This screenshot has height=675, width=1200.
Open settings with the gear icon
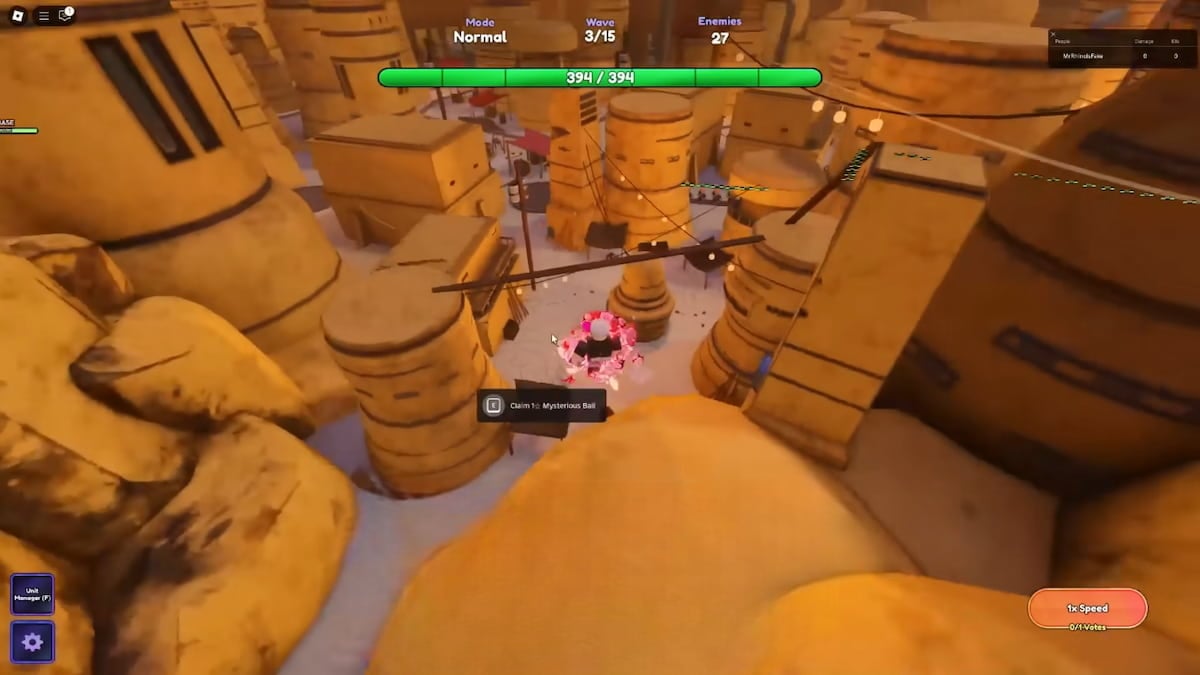pyautogui.click(x=32, y=642)
